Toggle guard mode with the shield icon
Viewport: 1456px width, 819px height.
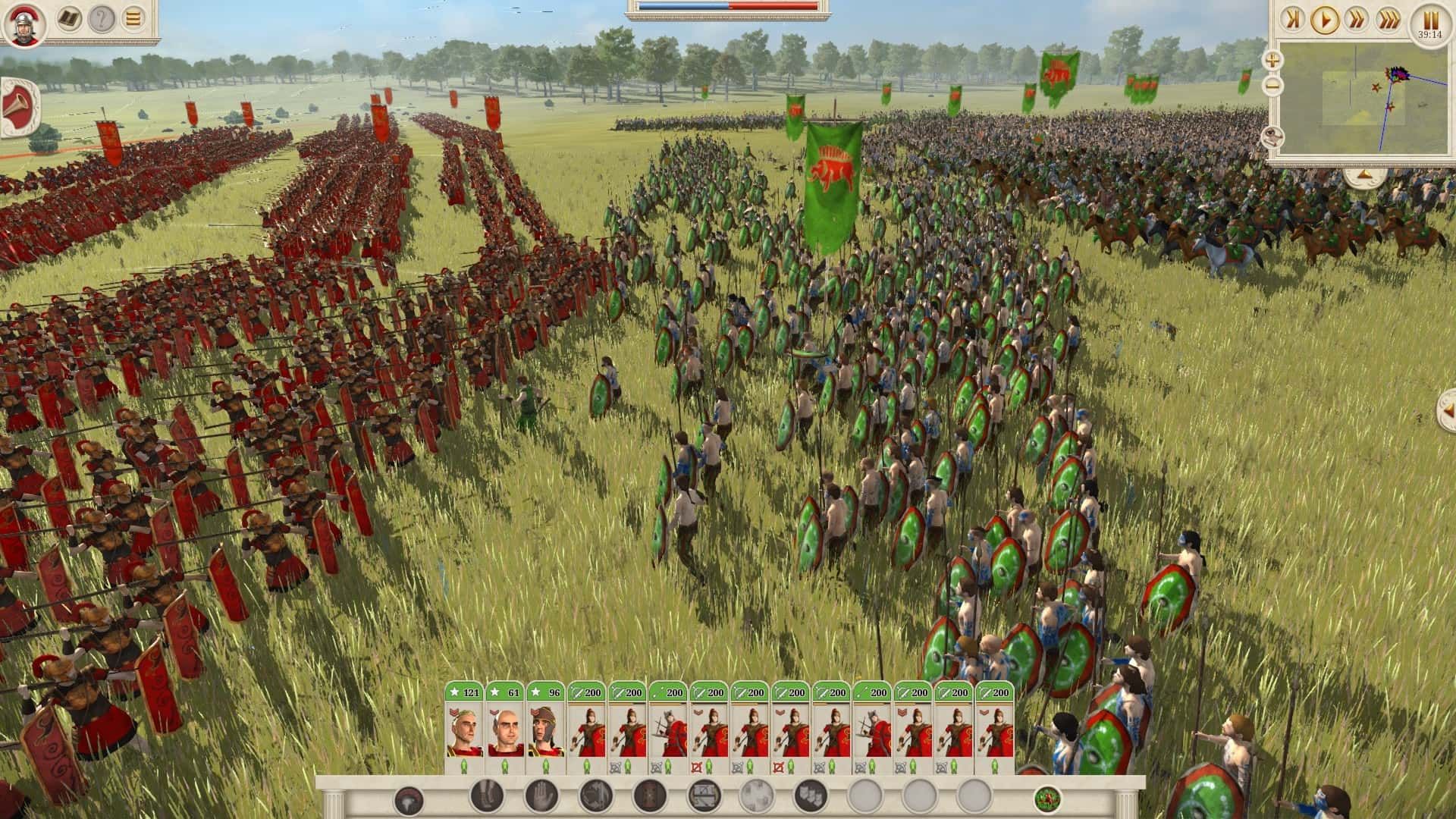coord(648,796)
